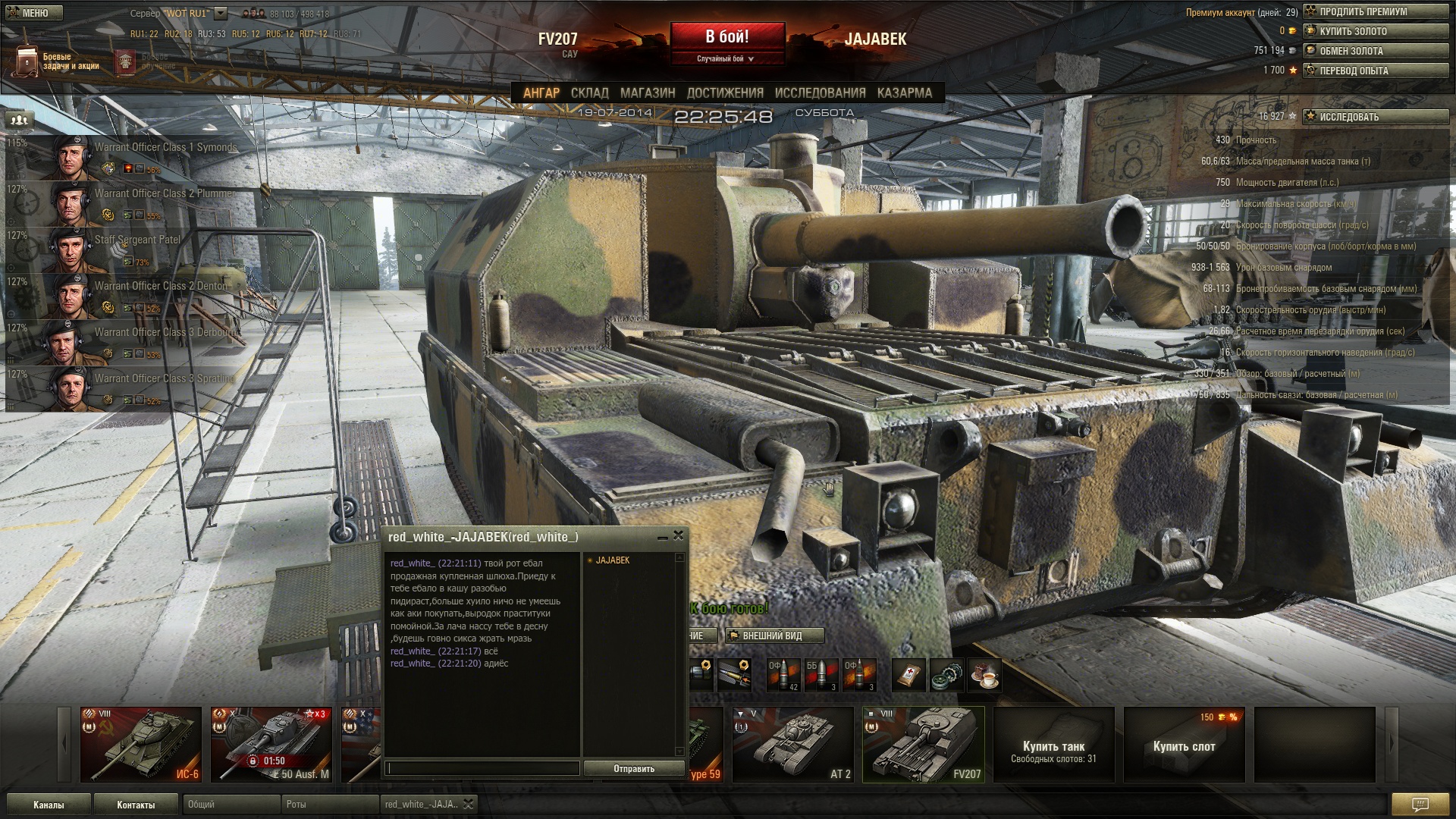Viewport: 1456px width, 819px height.
Task: Start battle with the red В бой! button
Action: [x=726, y=38]
